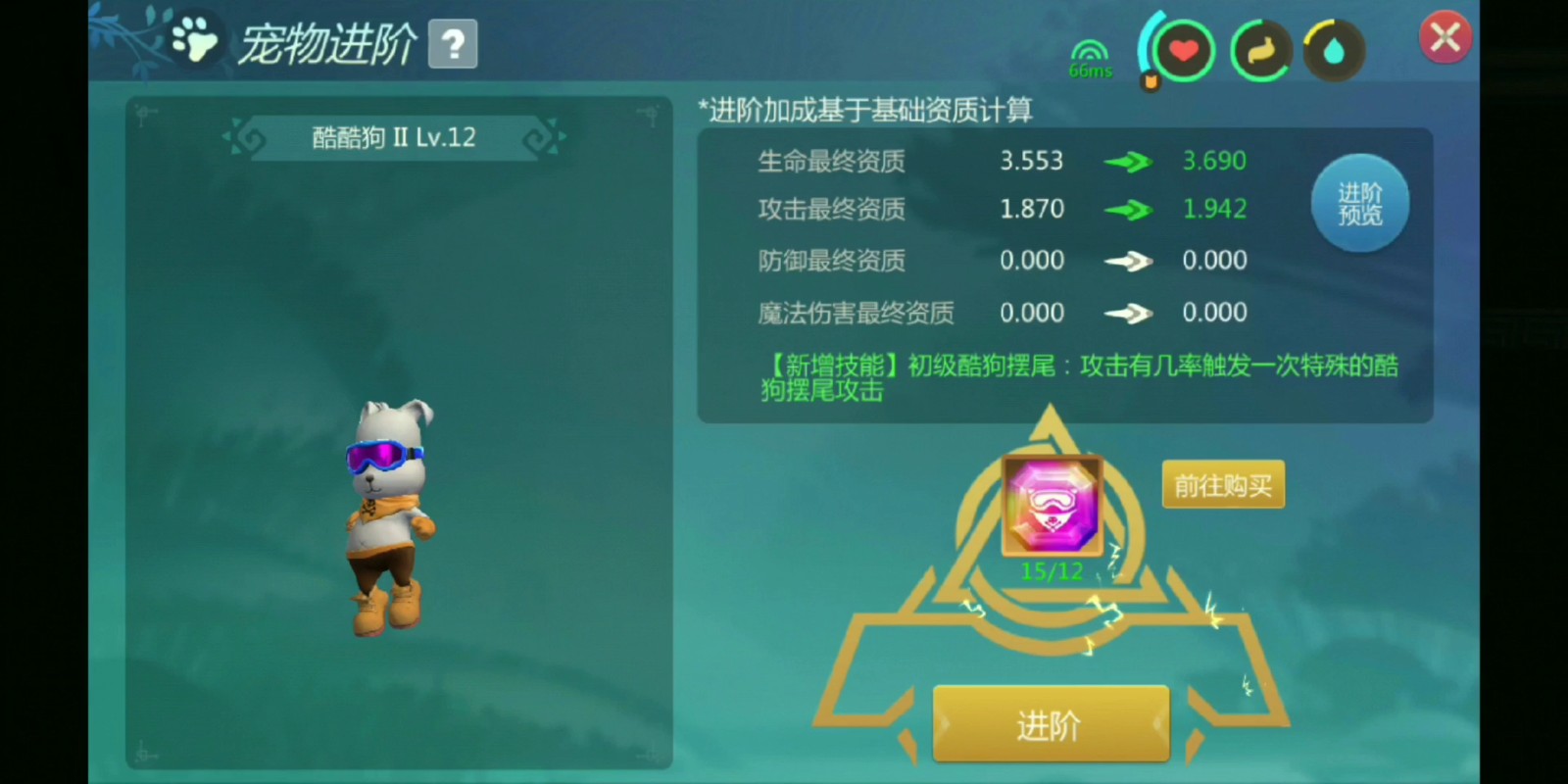Click the white arrow beside 魔法伤害最终资质

point(1129,313)
